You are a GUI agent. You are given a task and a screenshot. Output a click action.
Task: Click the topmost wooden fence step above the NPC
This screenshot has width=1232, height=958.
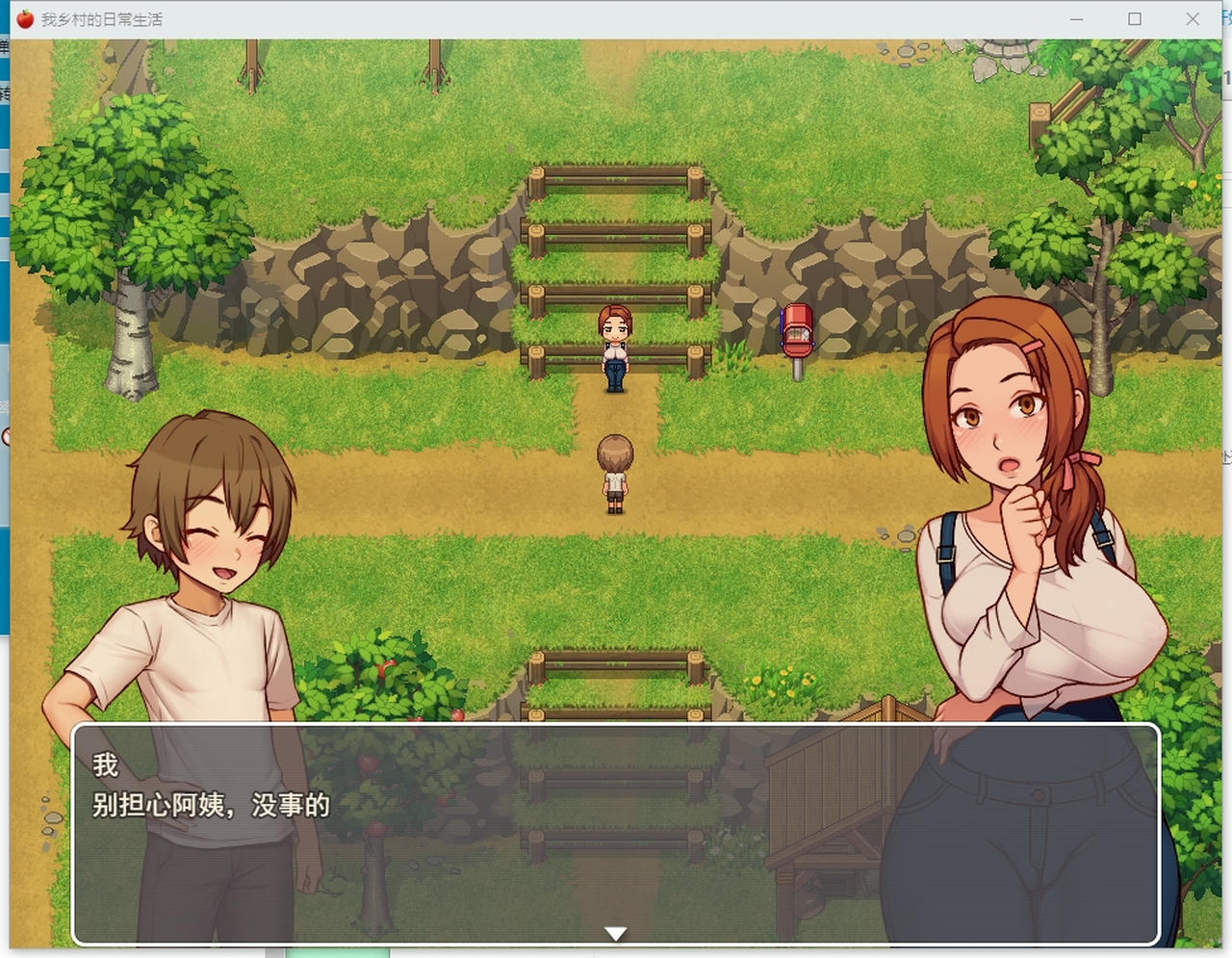click(x=616, y=178)
